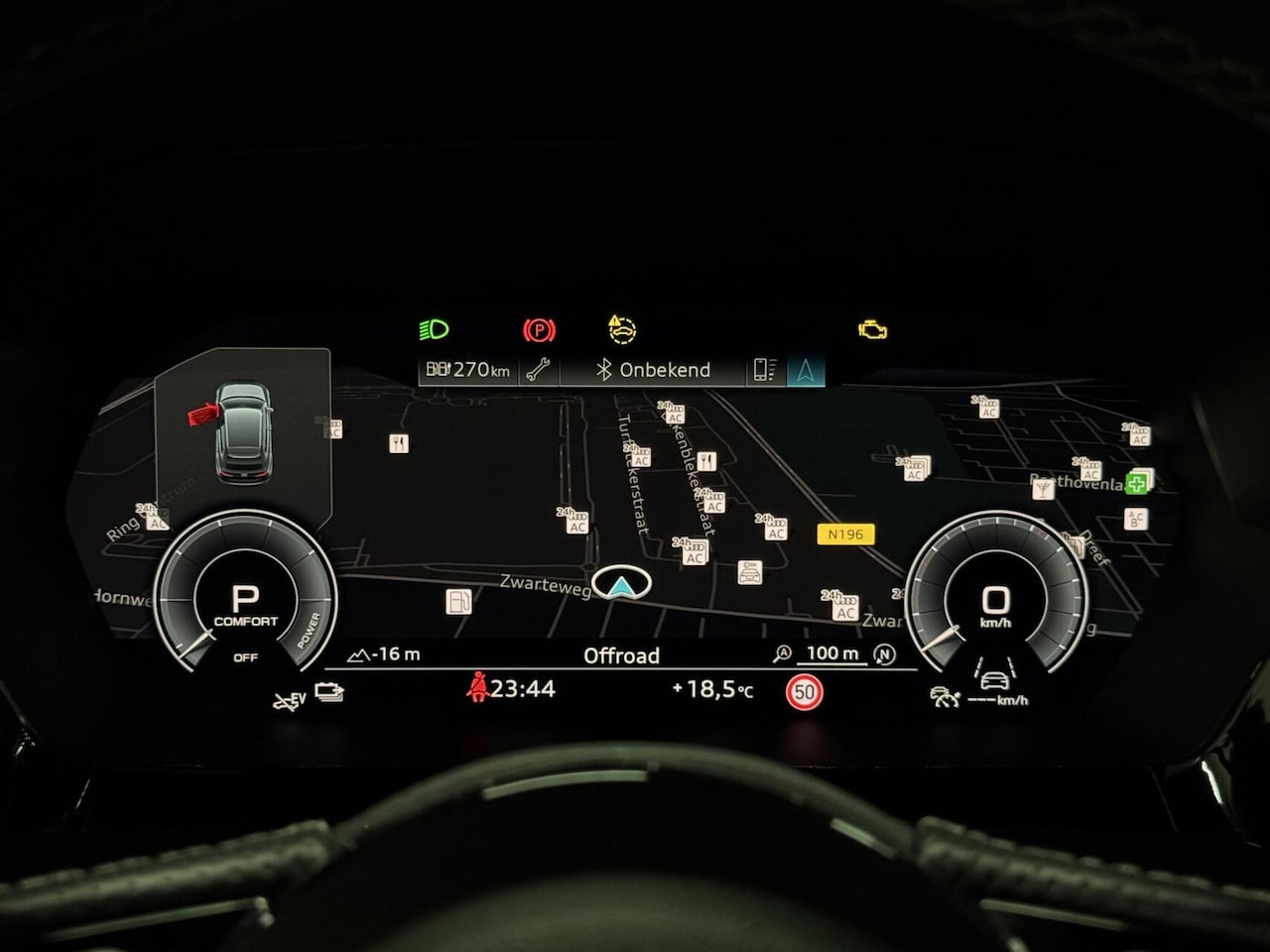Select the fuel station marker on the map
The image size is (1270, 952).
click(x=458, y=600)
